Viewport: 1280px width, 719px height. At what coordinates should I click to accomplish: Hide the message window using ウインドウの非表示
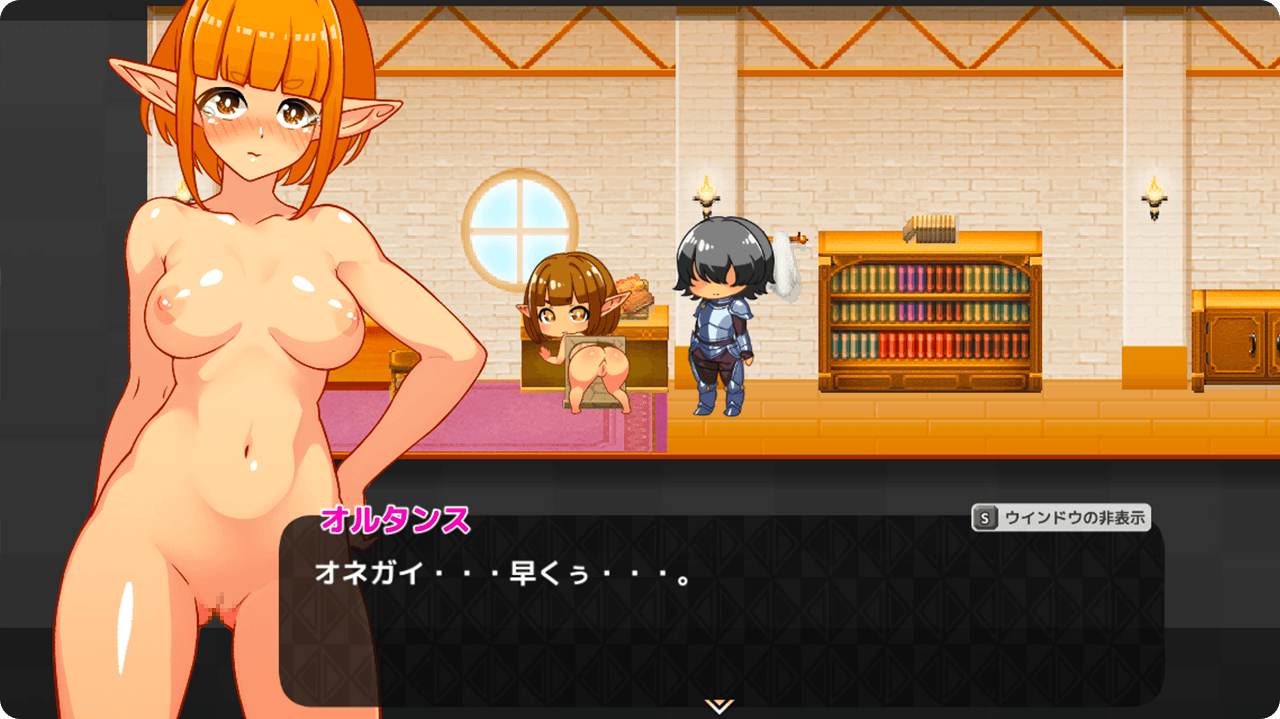point(1061,518)
